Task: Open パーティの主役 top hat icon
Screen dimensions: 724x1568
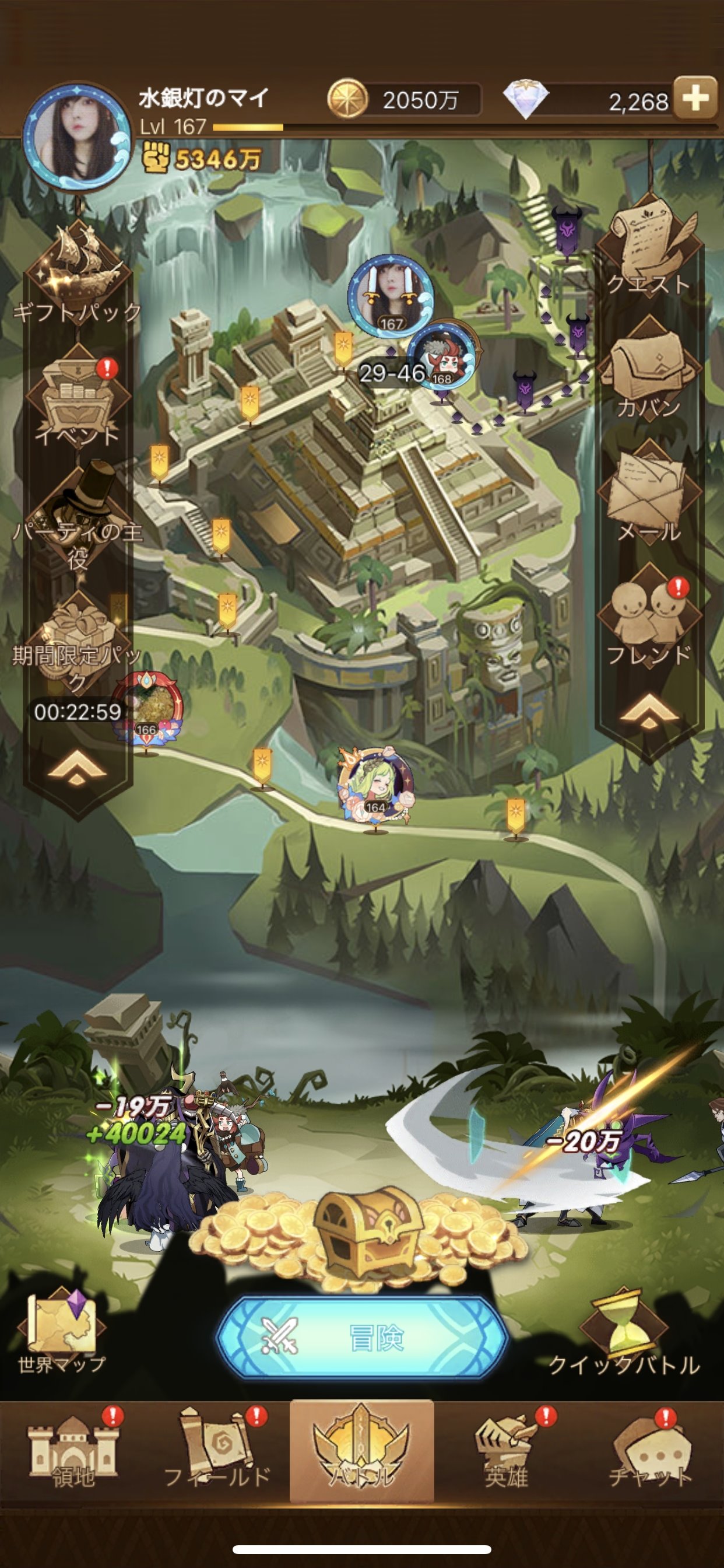Action: [x=77, y=517]
